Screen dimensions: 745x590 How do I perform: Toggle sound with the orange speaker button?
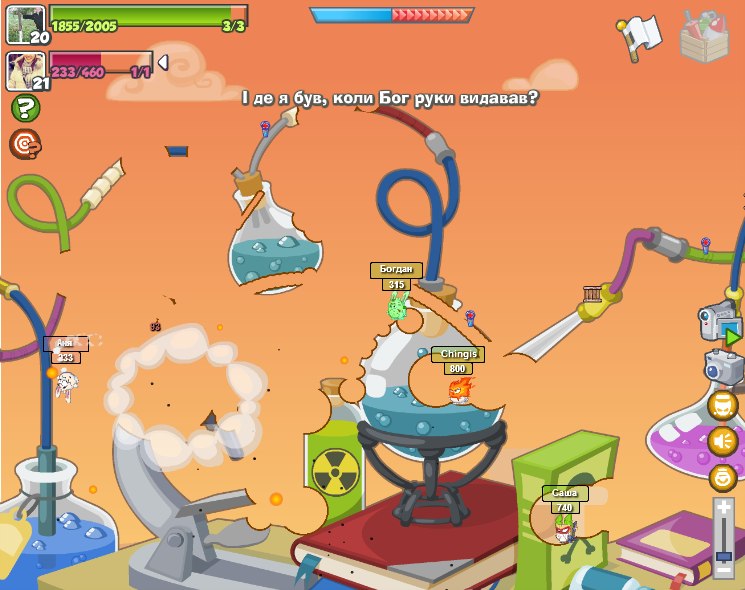(723, 441)
